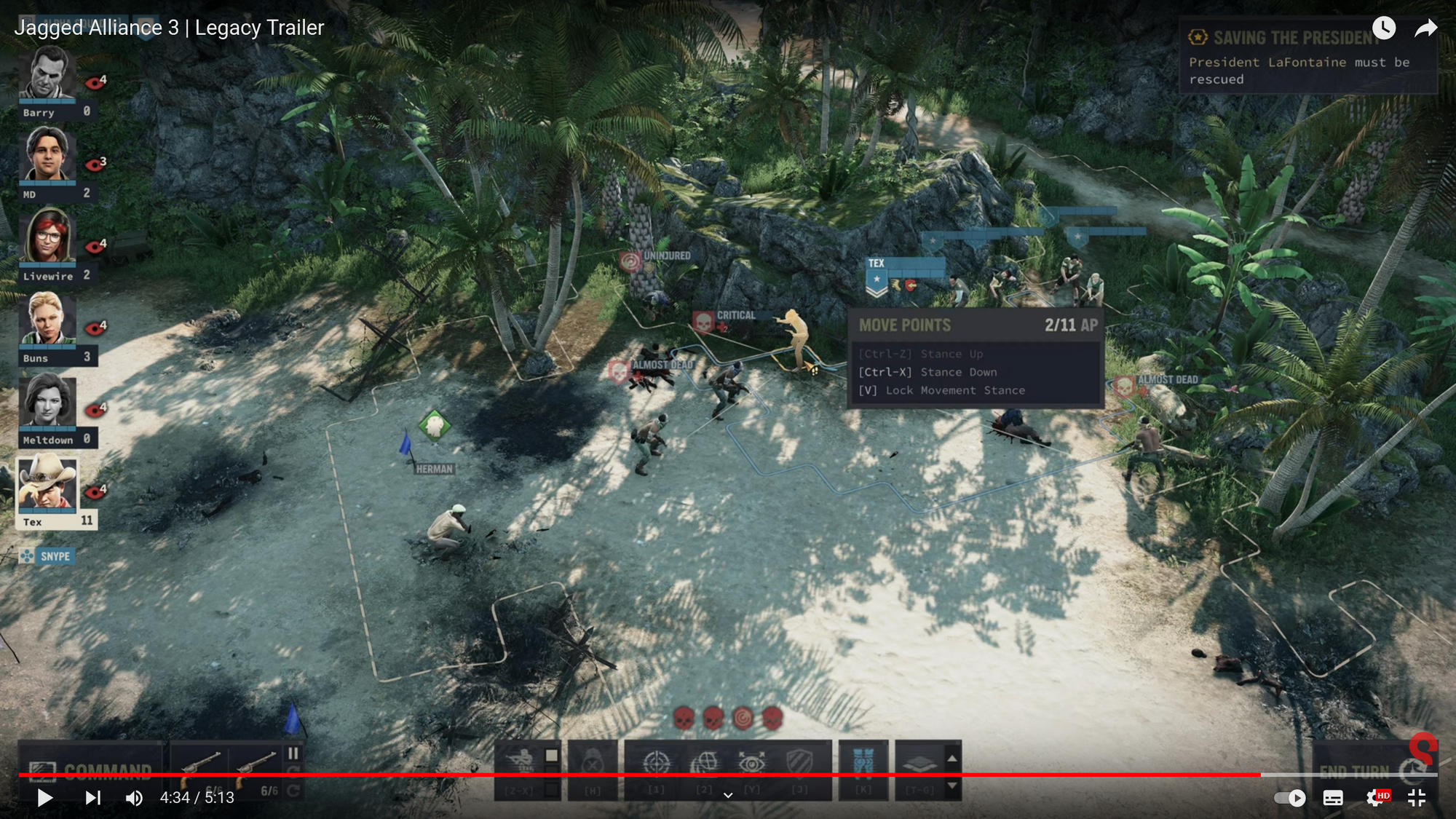Activate the overwatch eye icon [Y]
Screen dimensions: 1456x819
tap(753, 761)
